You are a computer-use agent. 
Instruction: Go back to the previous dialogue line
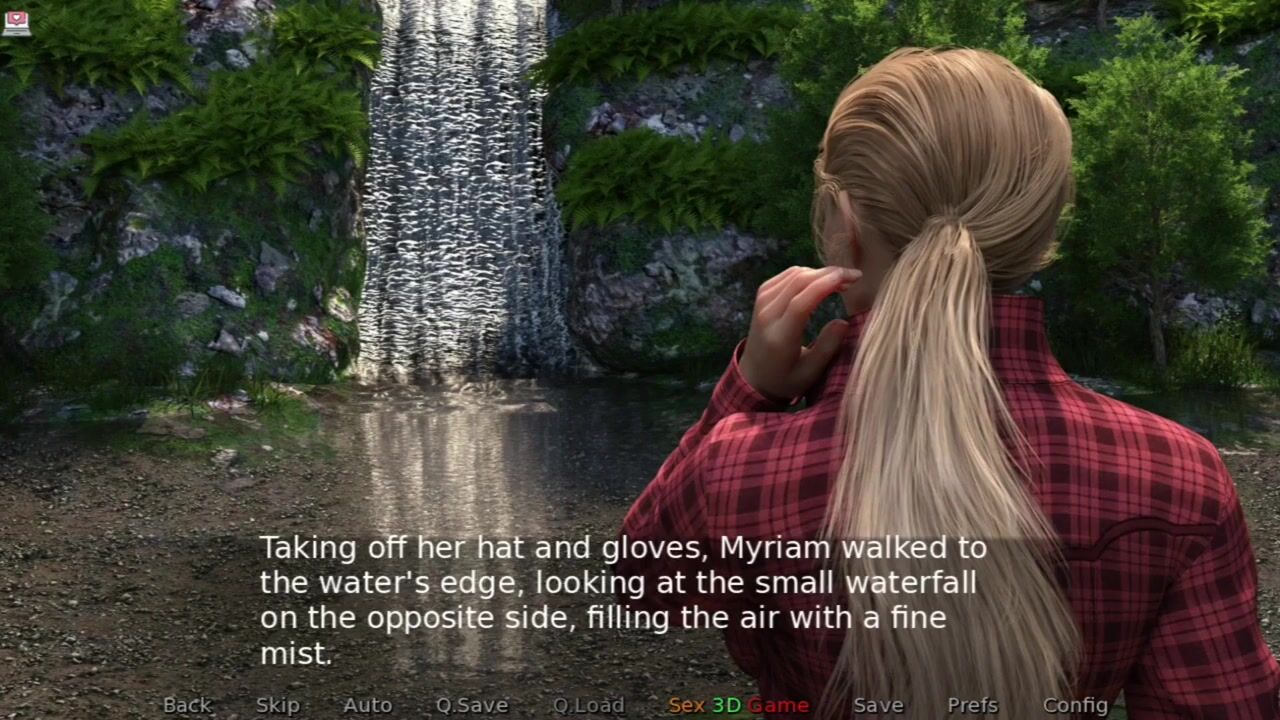[x=187, y=705]
